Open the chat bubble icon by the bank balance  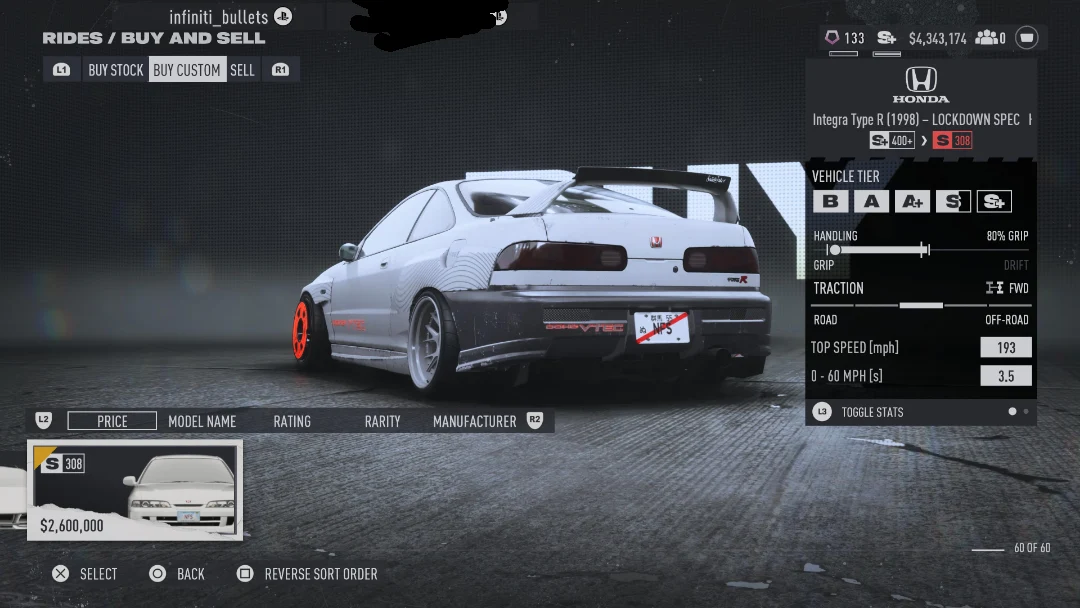(x=1027, y=38)
